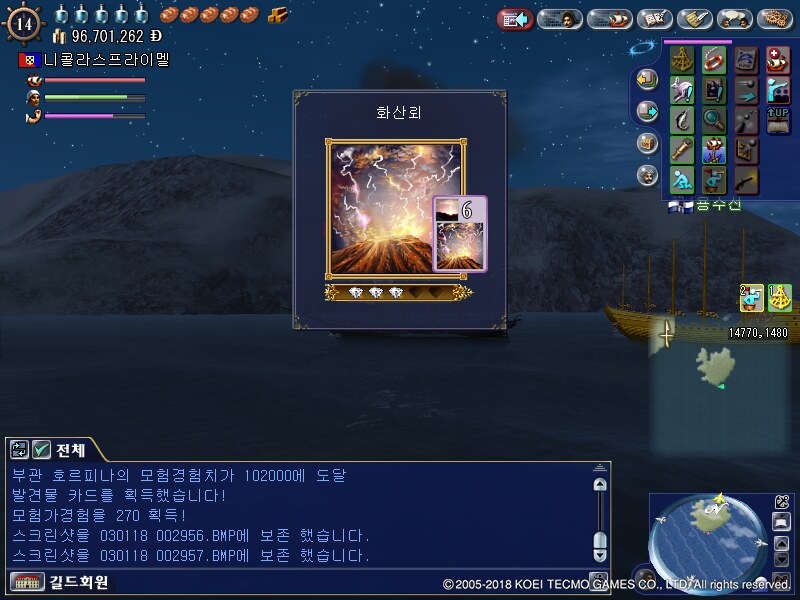Activate the fishing hook skill
The image size is (800, 600).
pyautogui.click(x=683, y=121)
